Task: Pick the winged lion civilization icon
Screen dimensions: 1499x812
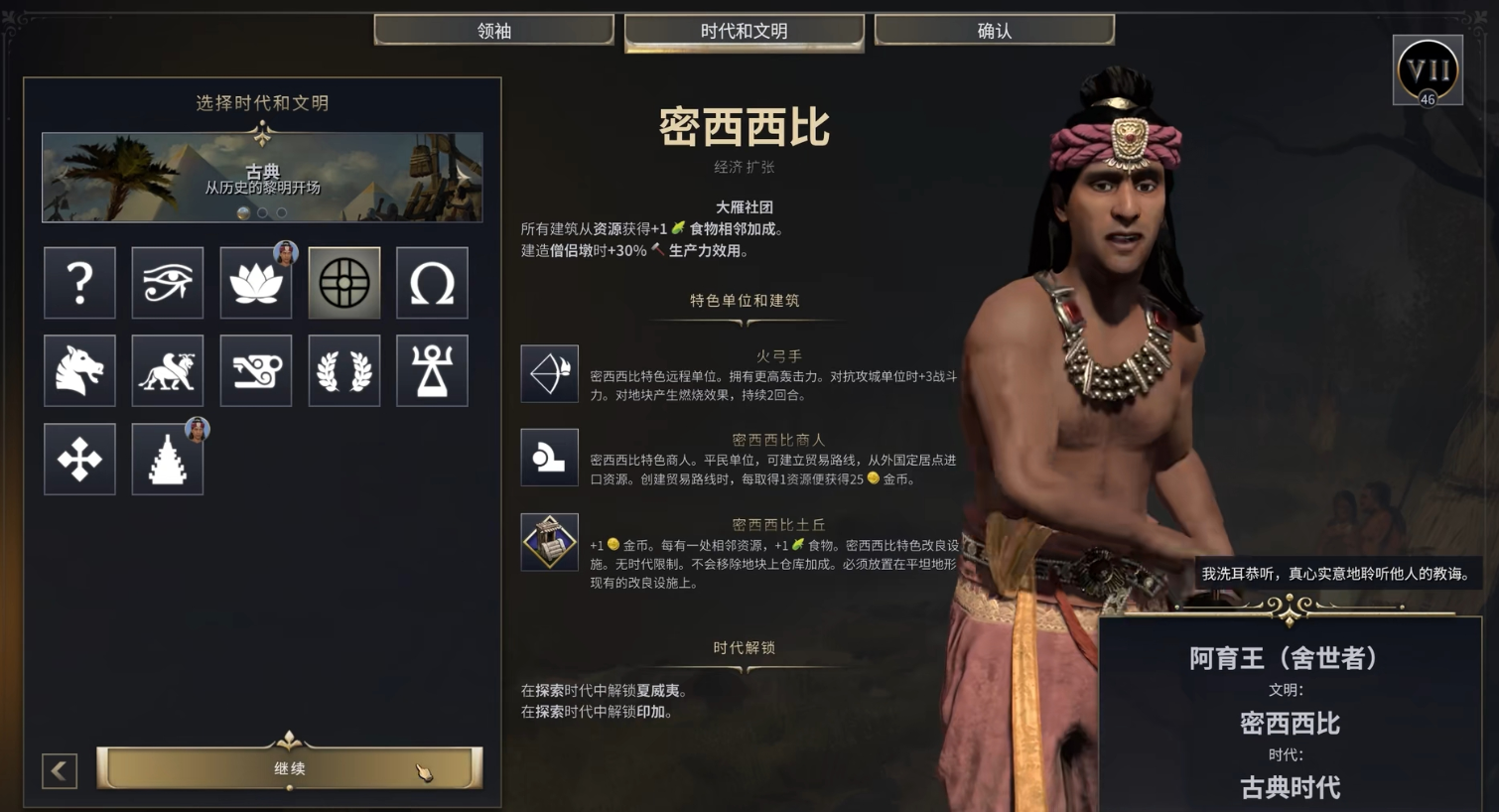Action: coord(167,370)
